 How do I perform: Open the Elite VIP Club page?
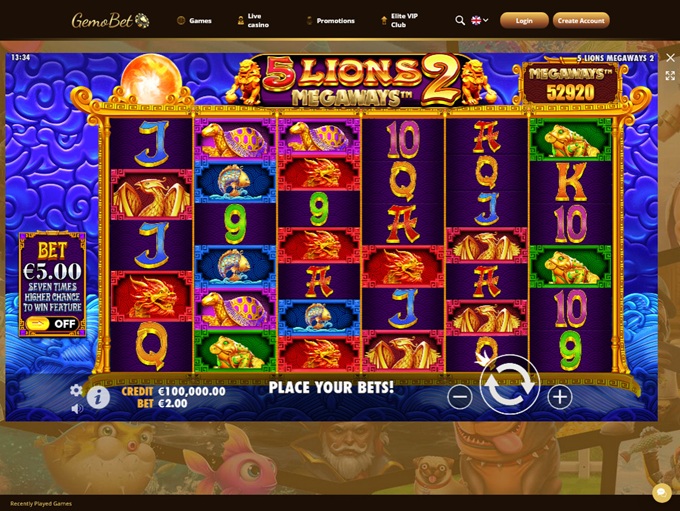[x=402, y=20]
